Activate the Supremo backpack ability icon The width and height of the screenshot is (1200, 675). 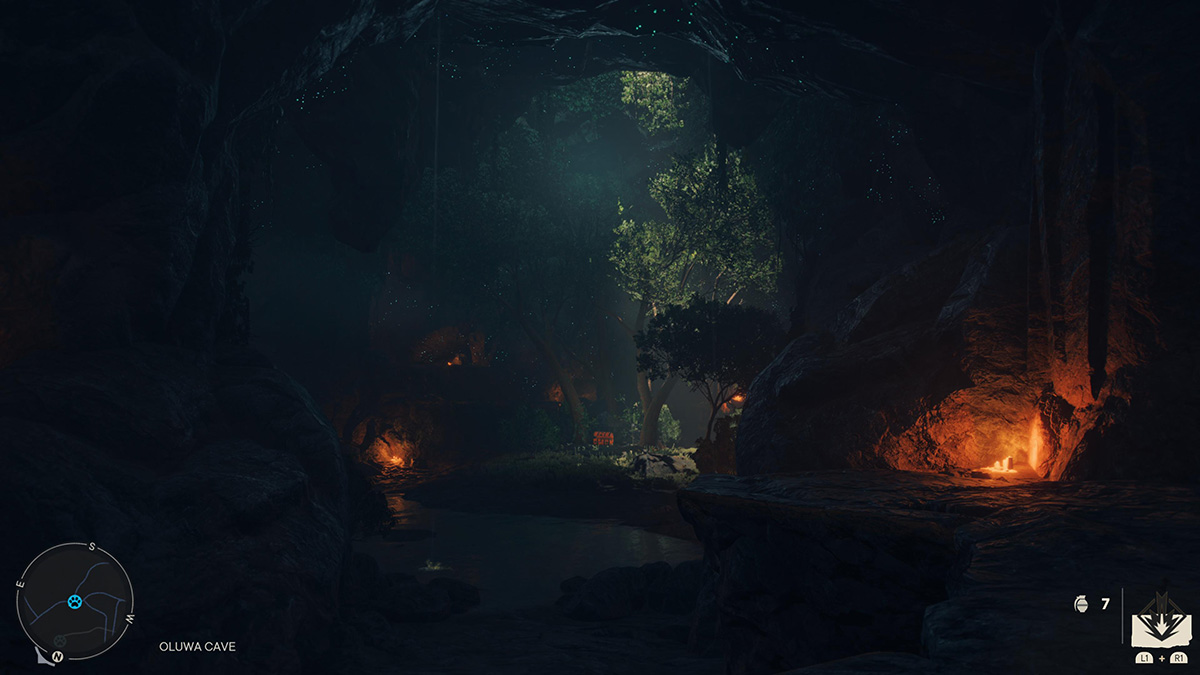click(1160, 622)
